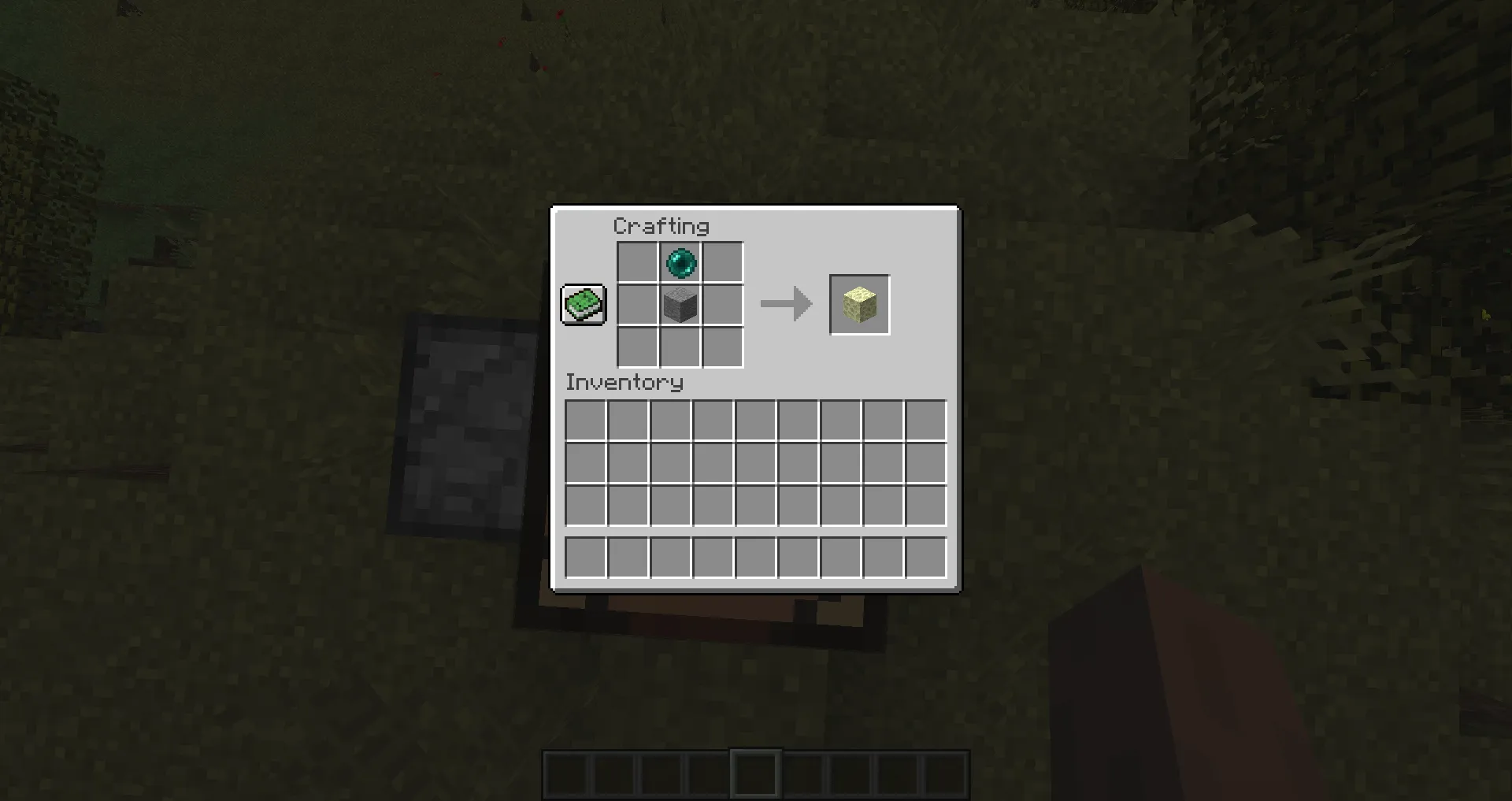The height and width of the screenshot is (801, 1512).
Task: Take the end stone from the output slot
Action: [859, 304]
